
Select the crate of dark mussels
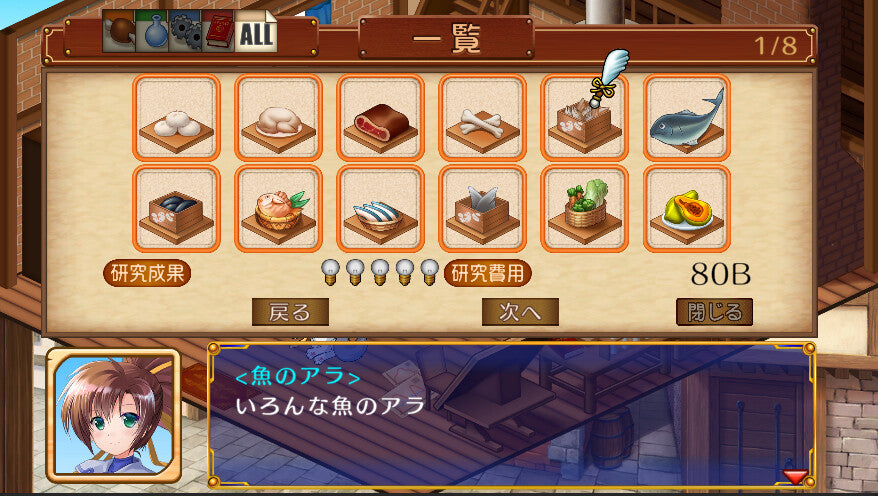coord(176,208)
